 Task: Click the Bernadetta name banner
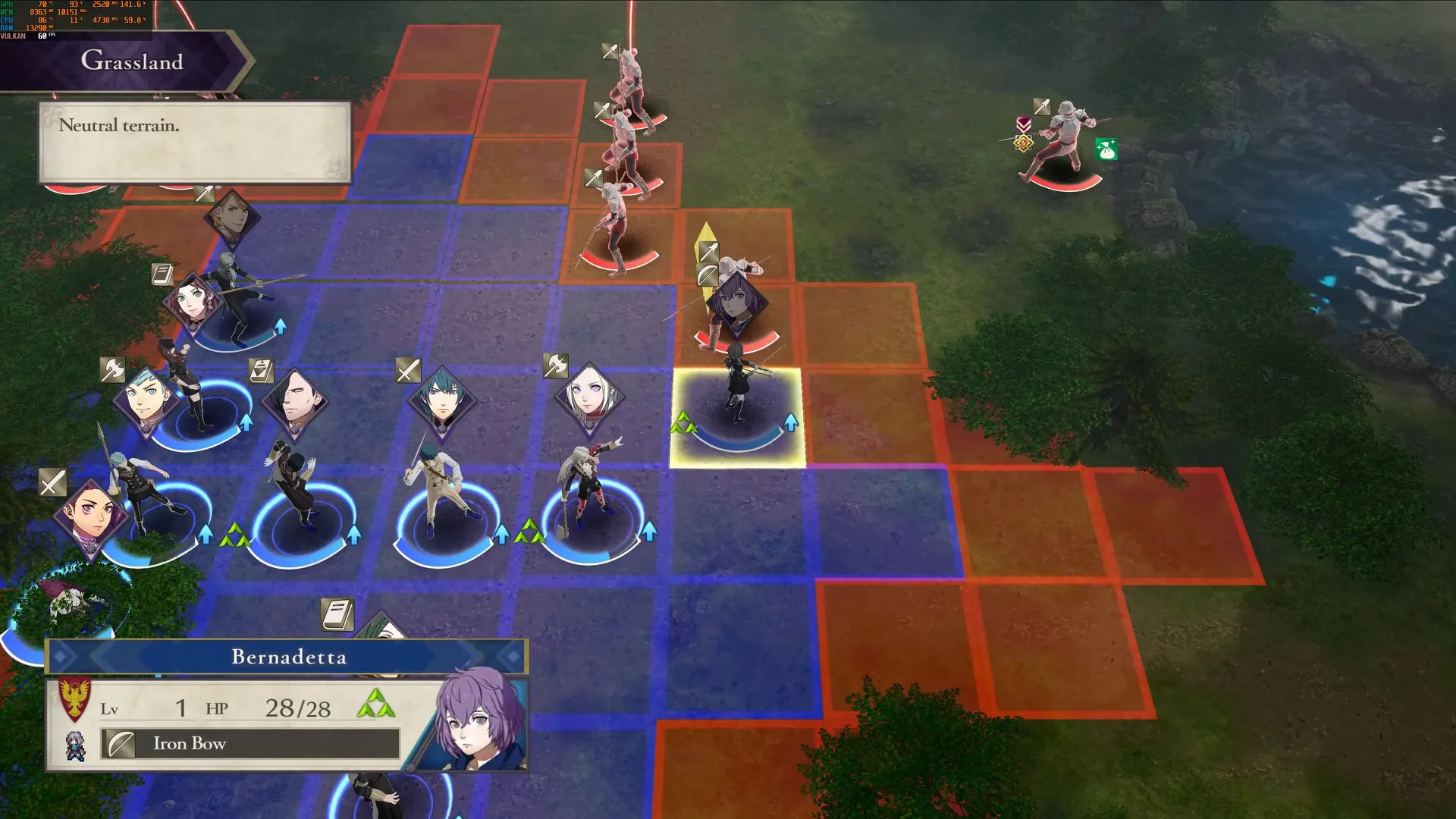(288, 657)
